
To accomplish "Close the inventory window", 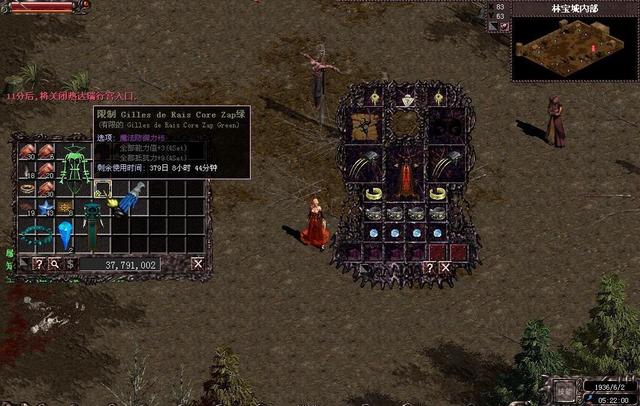I will point(198,264).
